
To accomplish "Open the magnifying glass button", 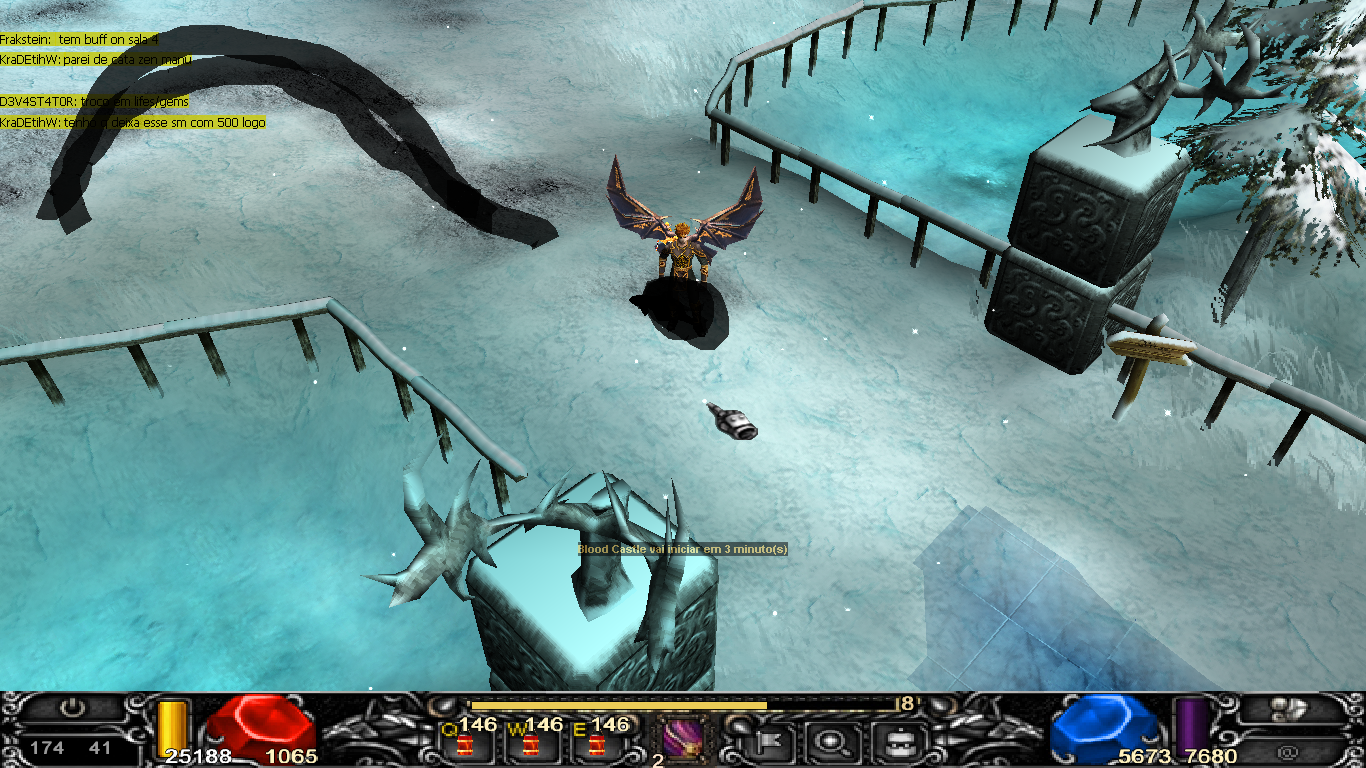I will 830,741.
